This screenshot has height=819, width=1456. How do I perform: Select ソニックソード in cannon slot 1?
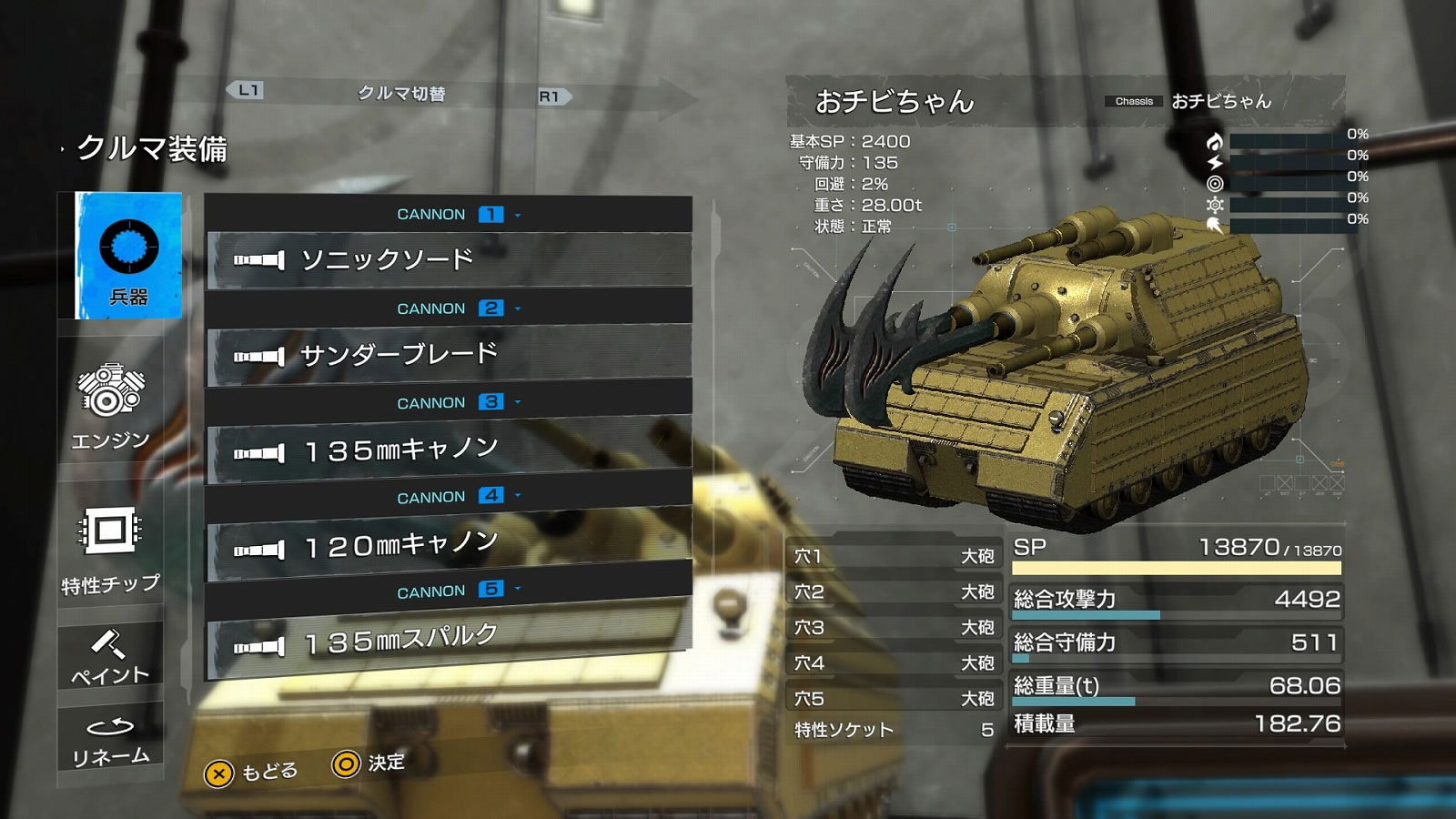point(449,260)
